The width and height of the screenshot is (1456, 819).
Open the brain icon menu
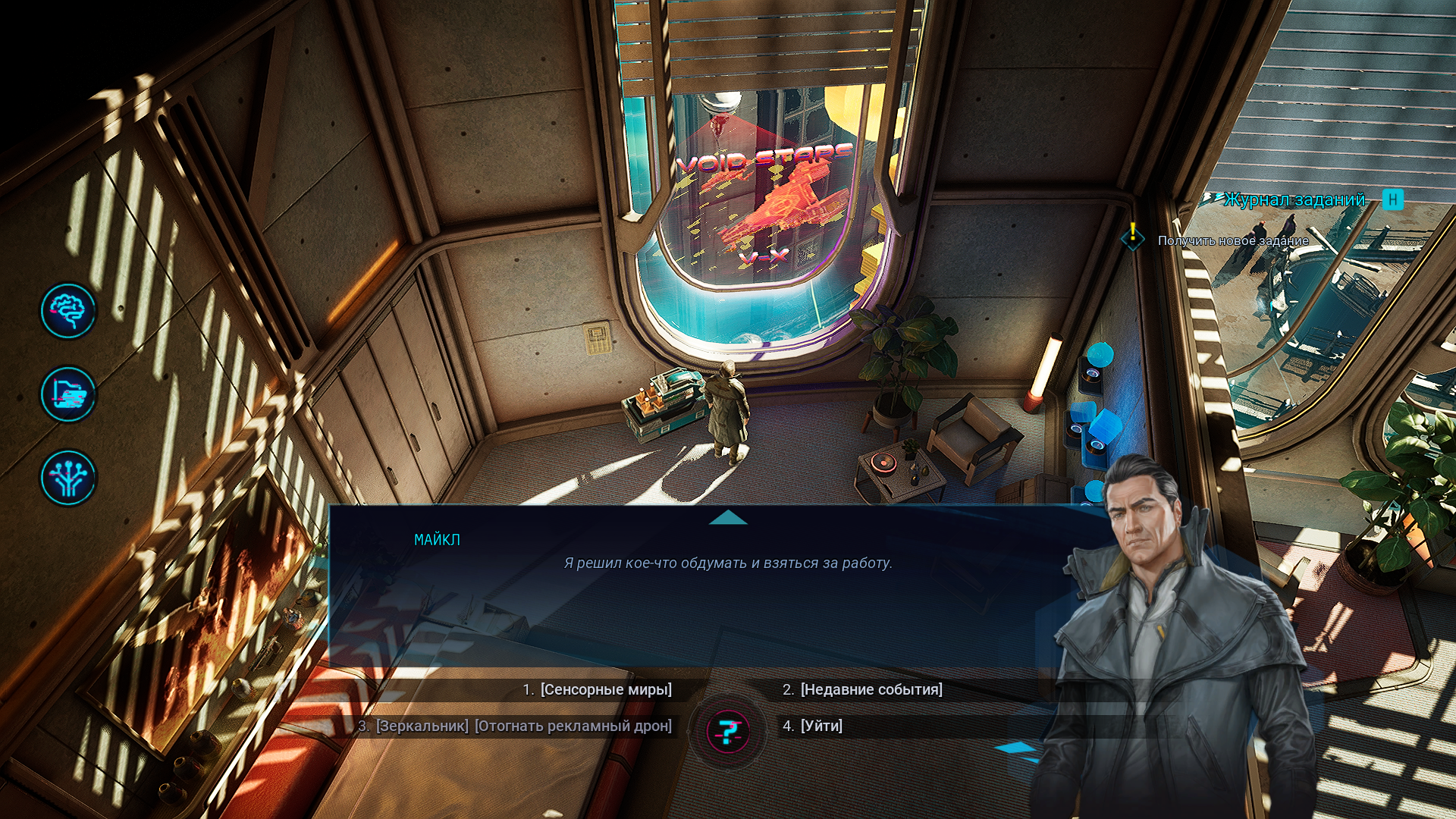(x=68, y=311)
